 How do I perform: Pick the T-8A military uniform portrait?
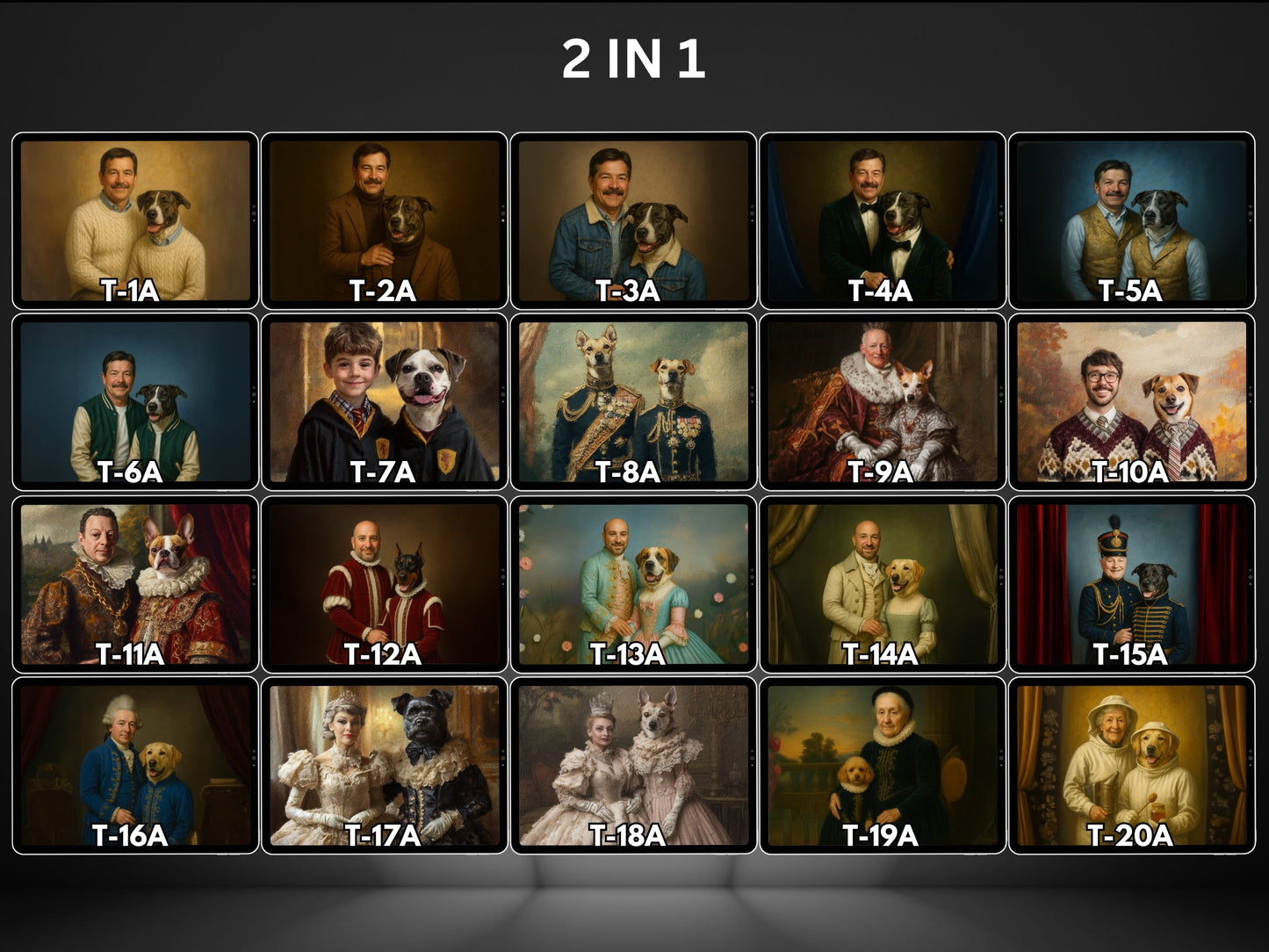(633, 401)
